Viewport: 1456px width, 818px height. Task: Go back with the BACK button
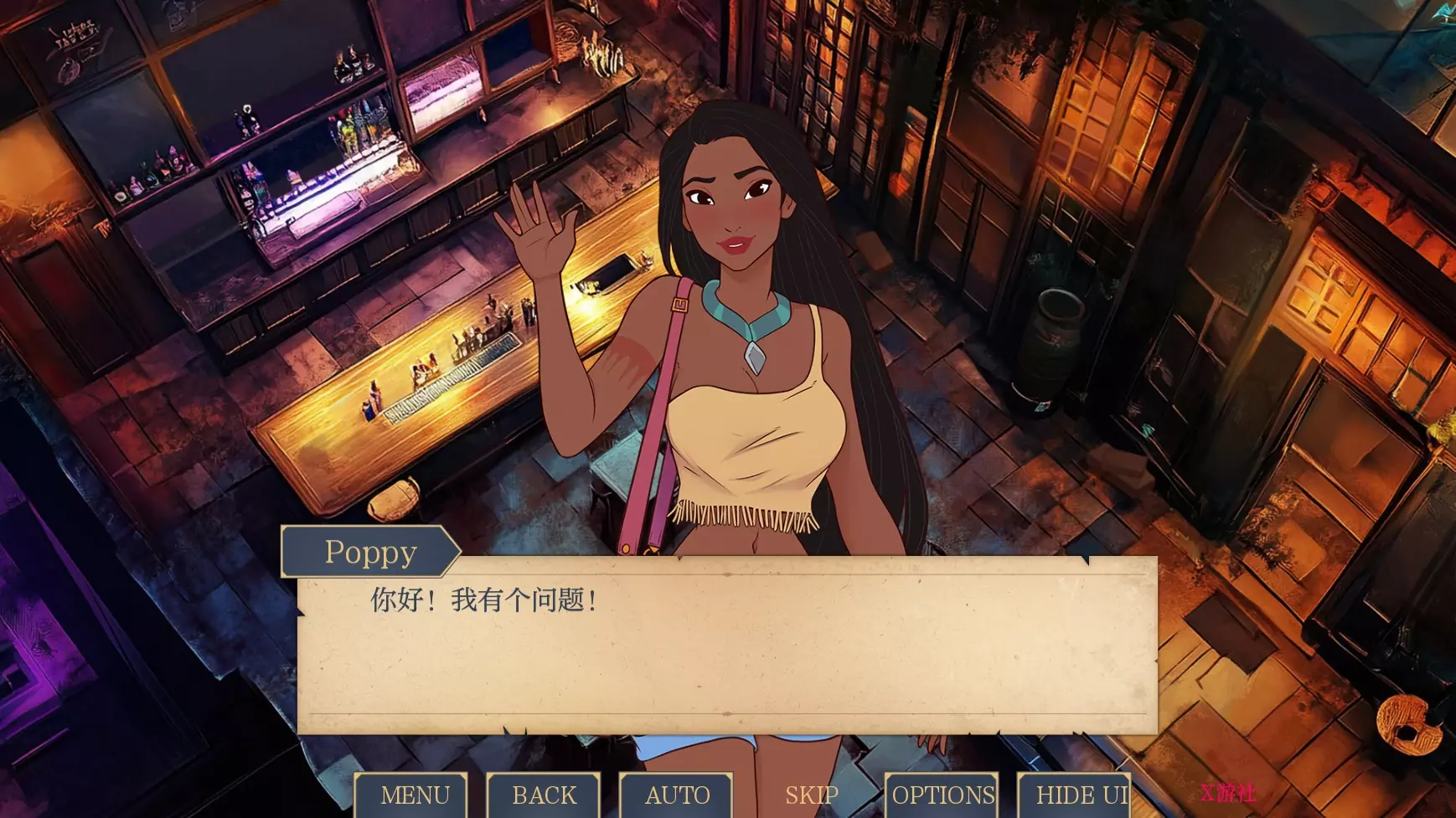click(545, 795)
